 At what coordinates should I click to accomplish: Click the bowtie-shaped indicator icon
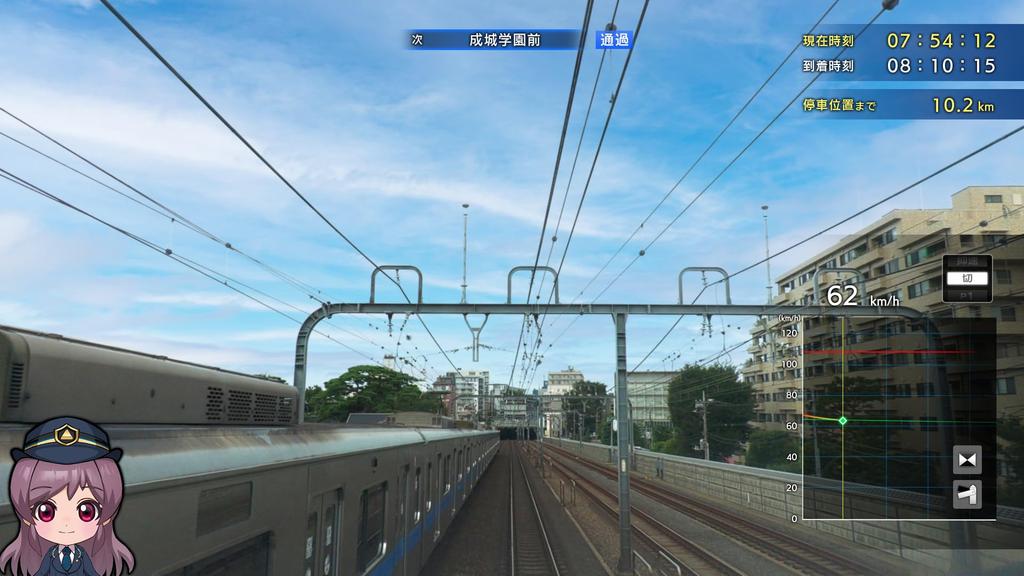click(x=967, y=460)
